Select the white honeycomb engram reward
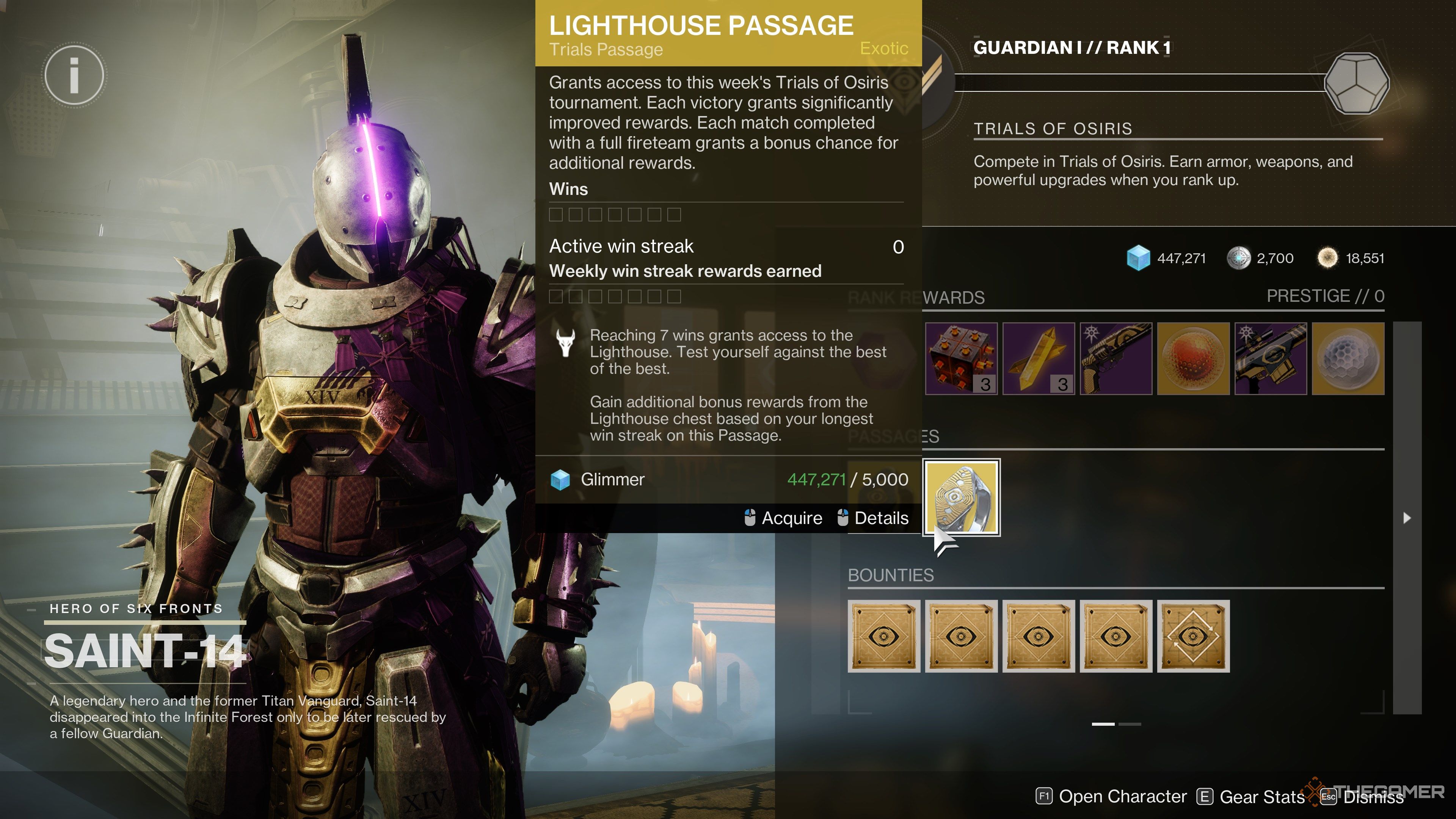The width and height of the screenshot is (1456, 819). coord(1348,358)
